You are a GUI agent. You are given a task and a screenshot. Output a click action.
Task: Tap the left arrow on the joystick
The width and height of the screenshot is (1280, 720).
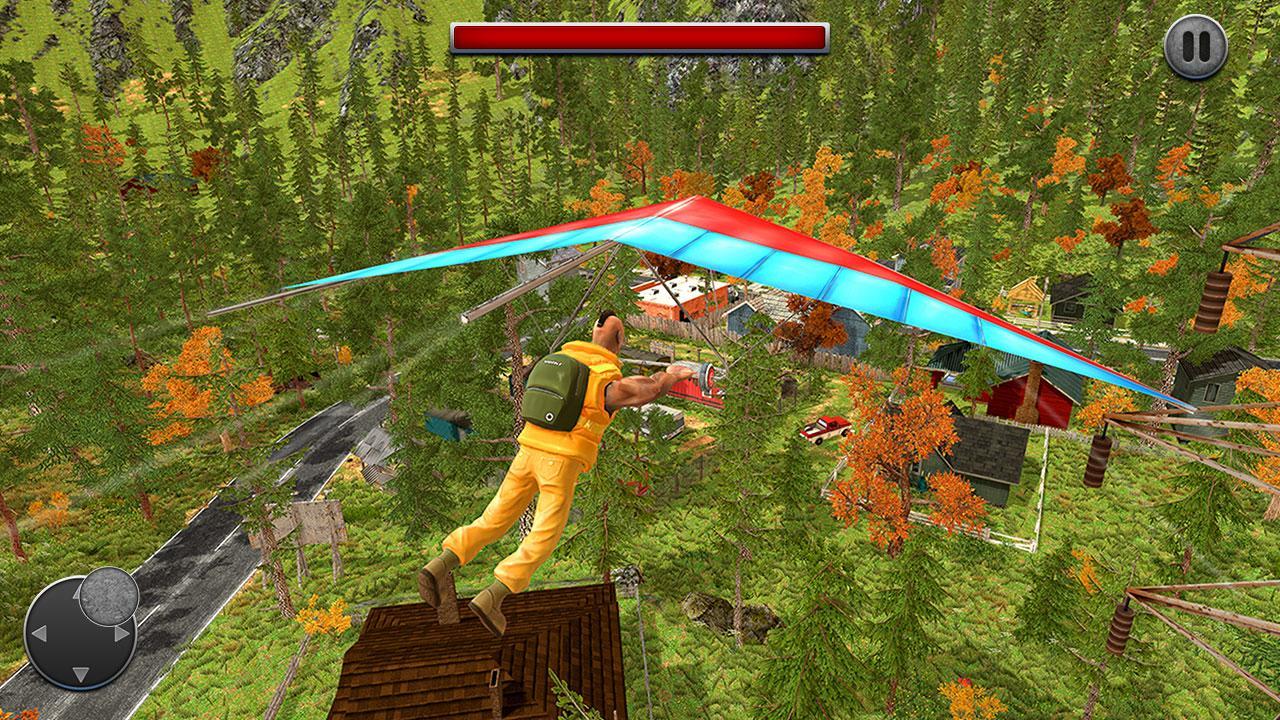(x=40, y=633)
